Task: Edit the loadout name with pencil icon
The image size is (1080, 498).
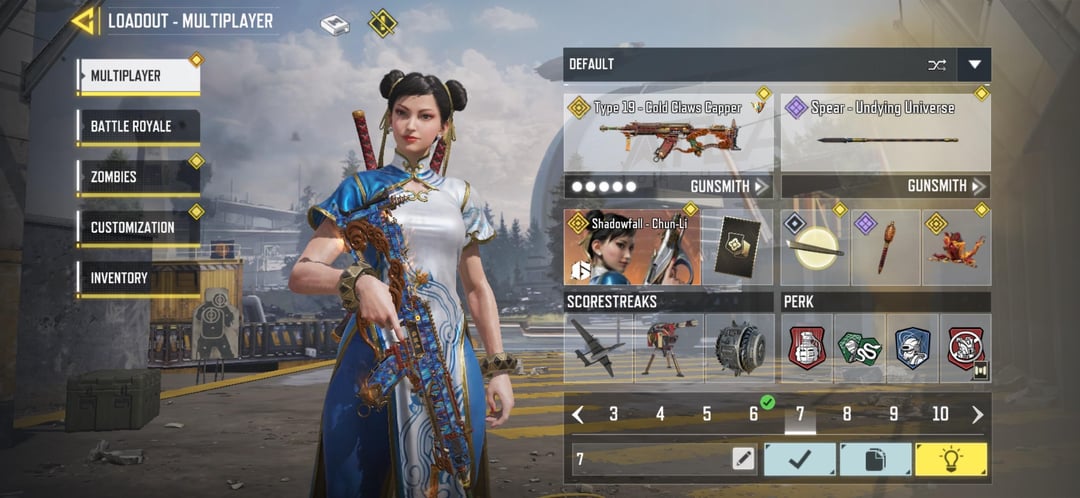Action: coord(742,459)
